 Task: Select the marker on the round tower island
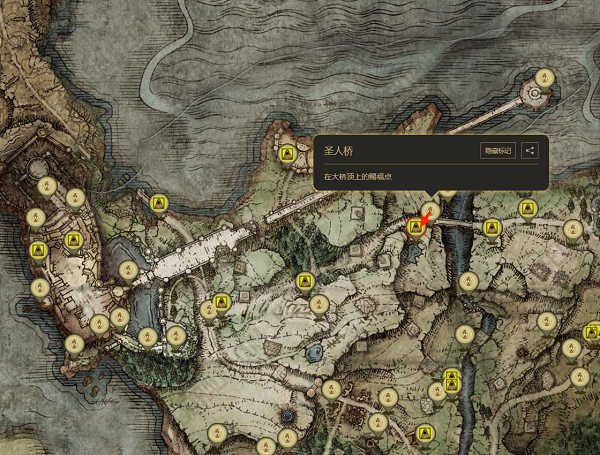[x=544, y=77]
